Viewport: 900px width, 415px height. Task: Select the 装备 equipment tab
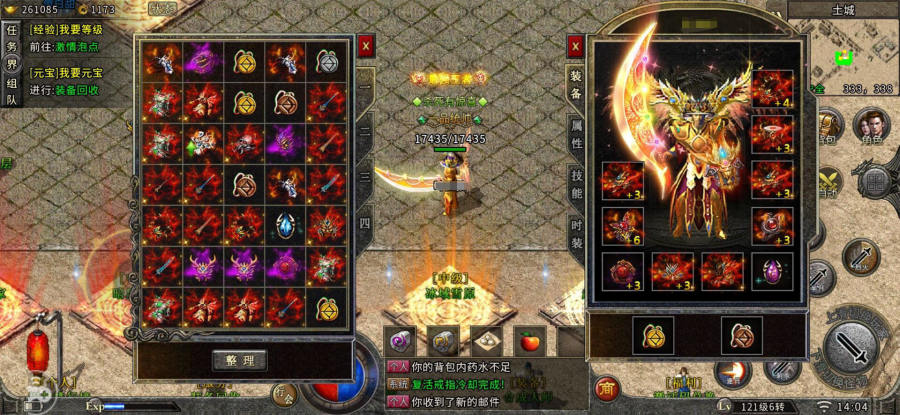[x=576, y=84]
